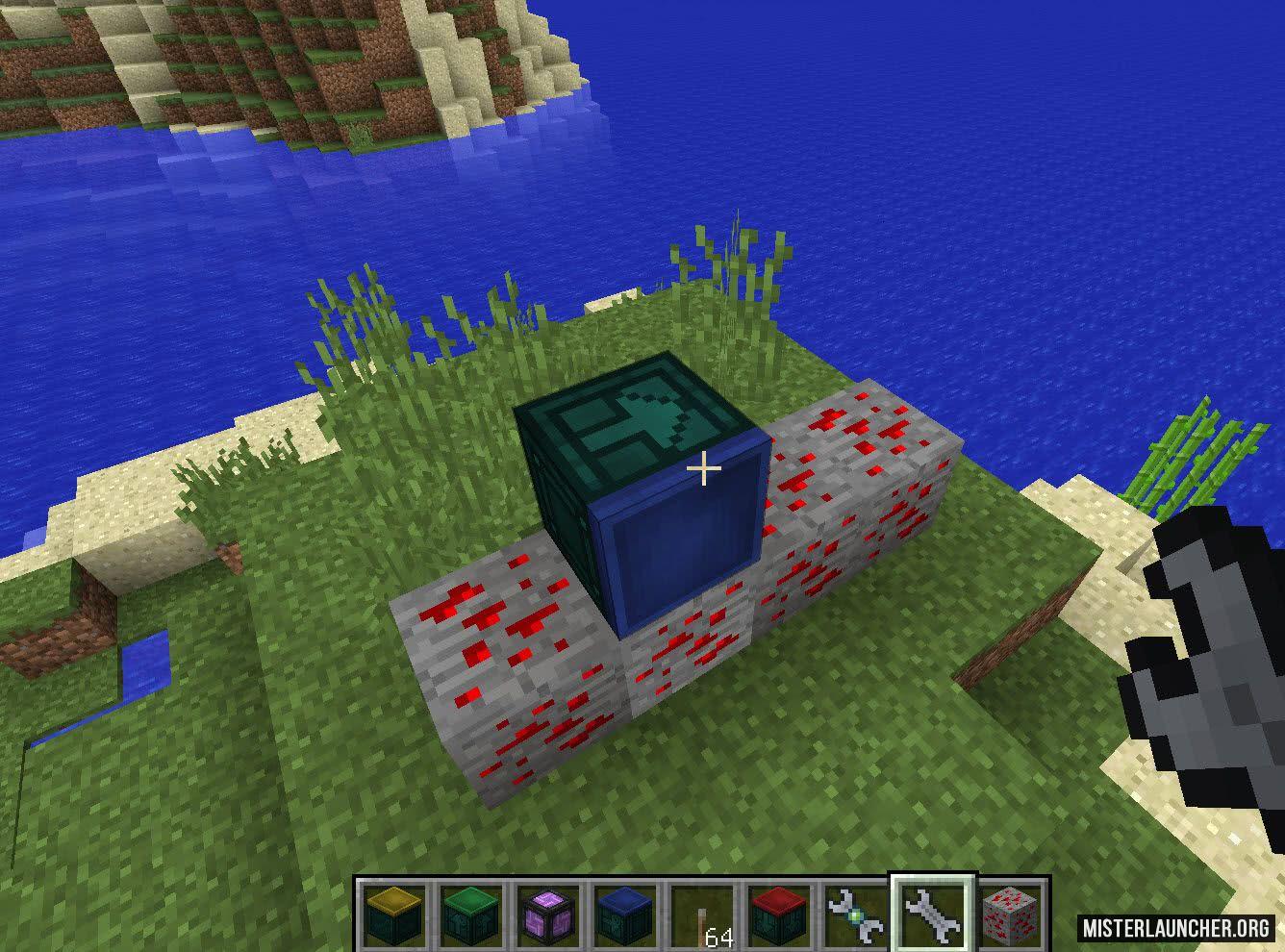Select the yellow-topped block hotbar slot
1285x952 pixels.
390,914
